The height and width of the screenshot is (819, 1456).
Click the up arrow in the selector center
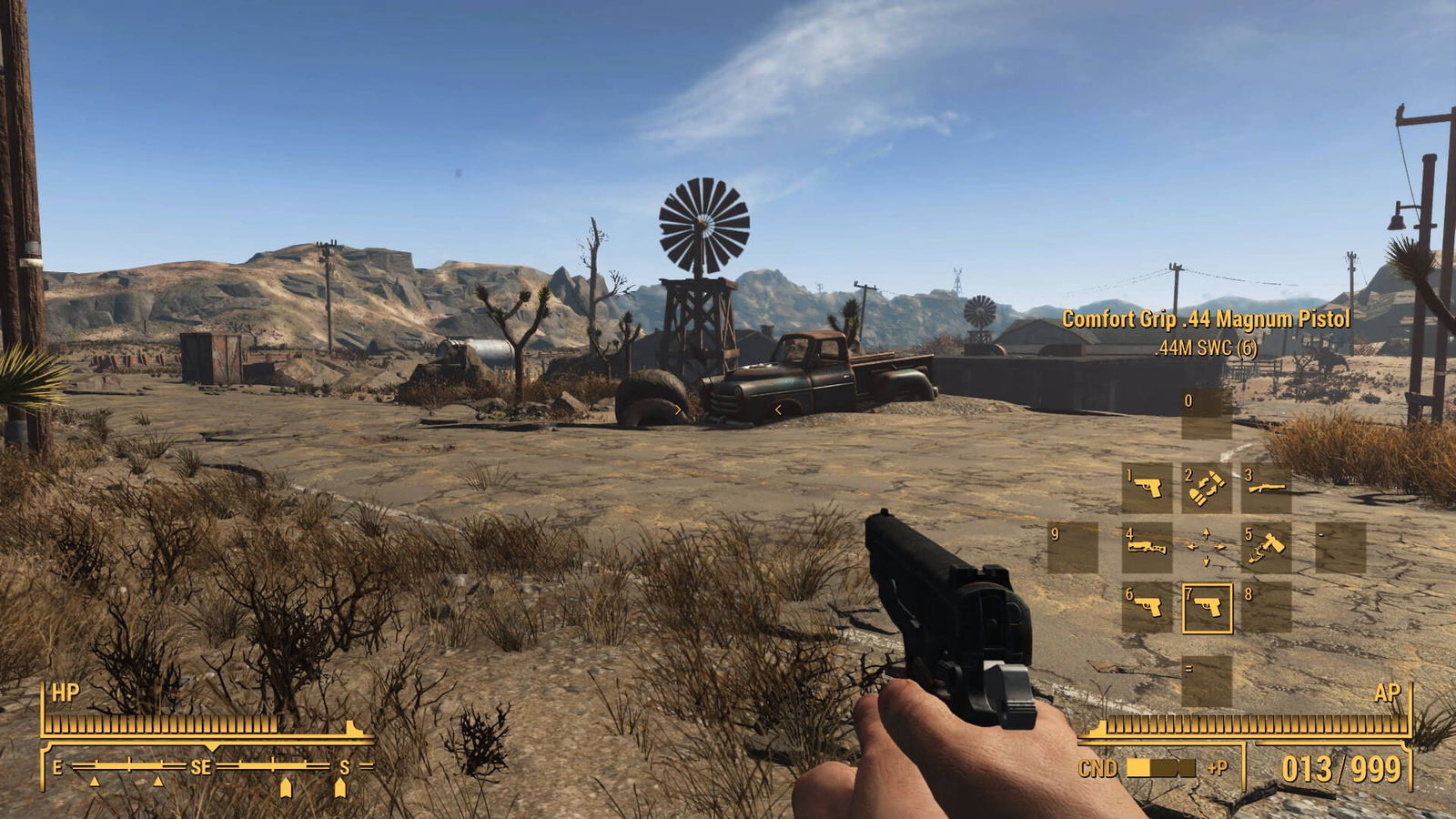[1206, 531]
